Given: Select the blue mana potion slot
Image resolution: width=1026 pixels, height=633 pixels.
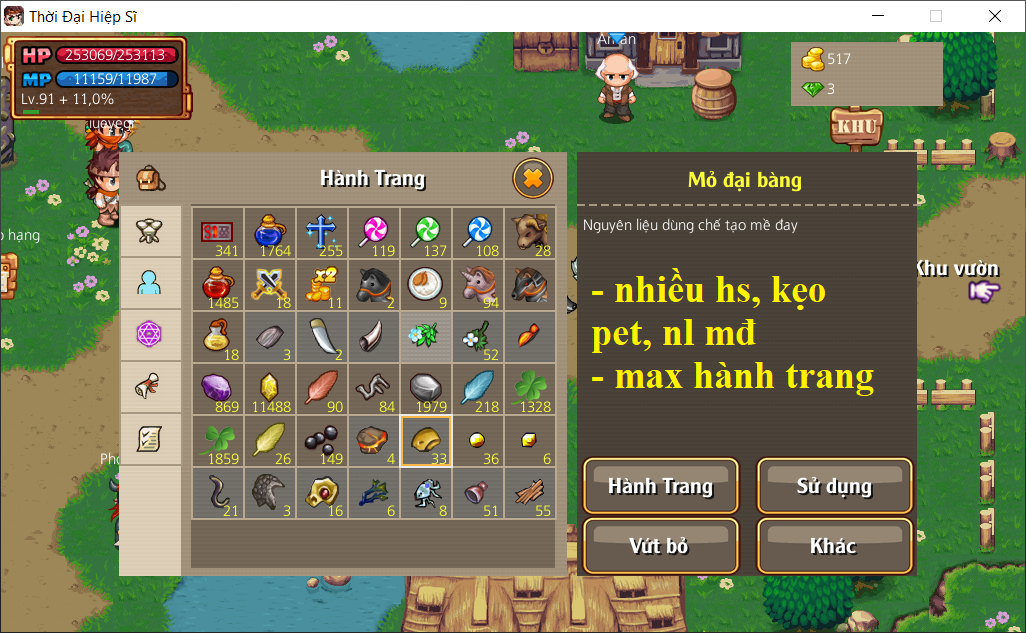Looking at the screenshot, I should pos(269,232).
